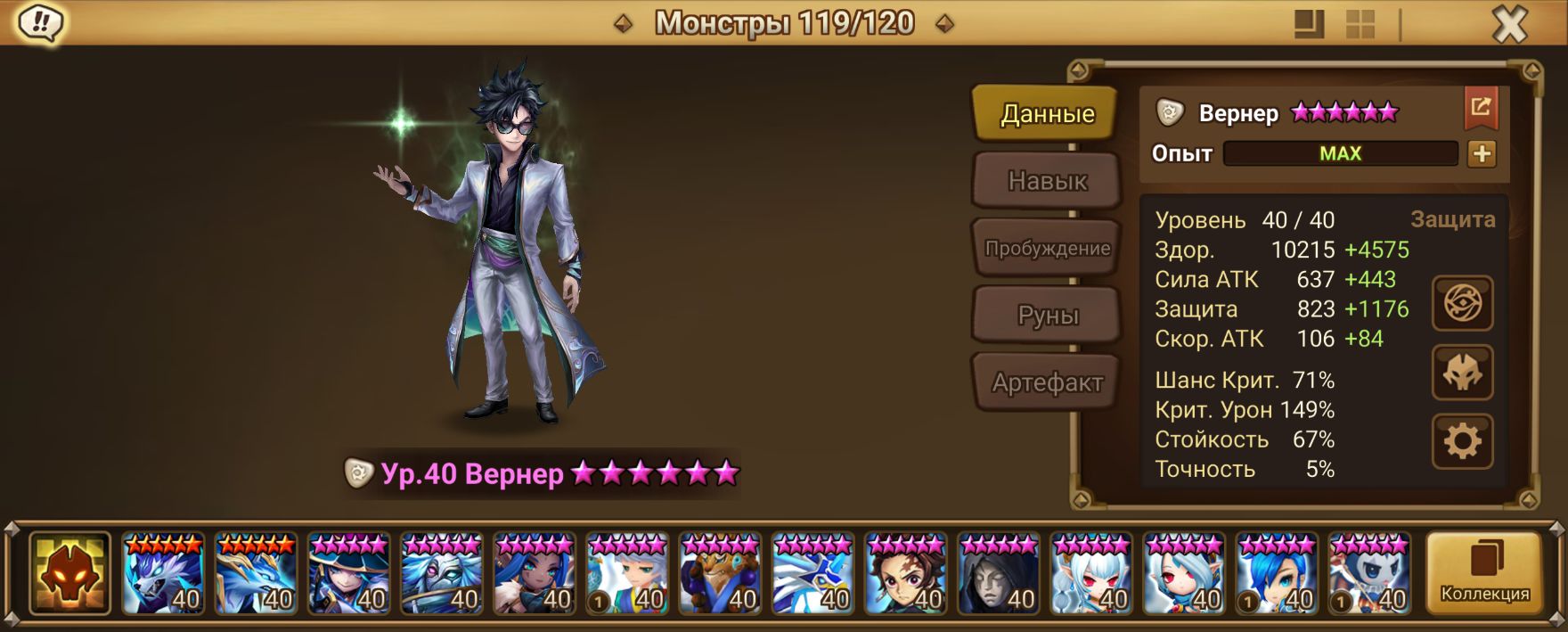Select the Руны tab
Viewport: 1568px width, 632px height.
pyautogui.click(x=1048, y=316)
